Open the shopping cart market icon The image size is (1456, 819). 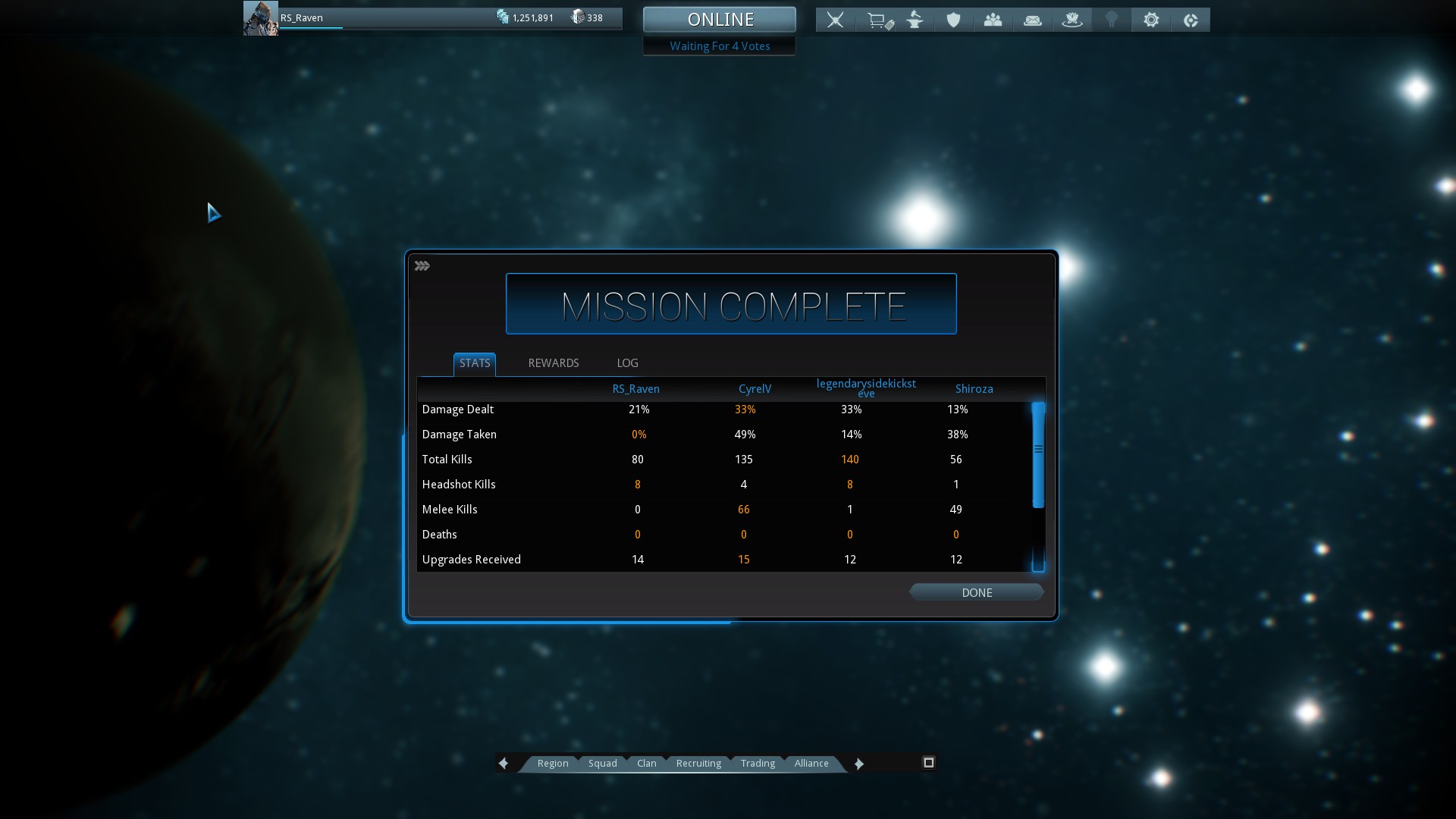click(879, 20)
